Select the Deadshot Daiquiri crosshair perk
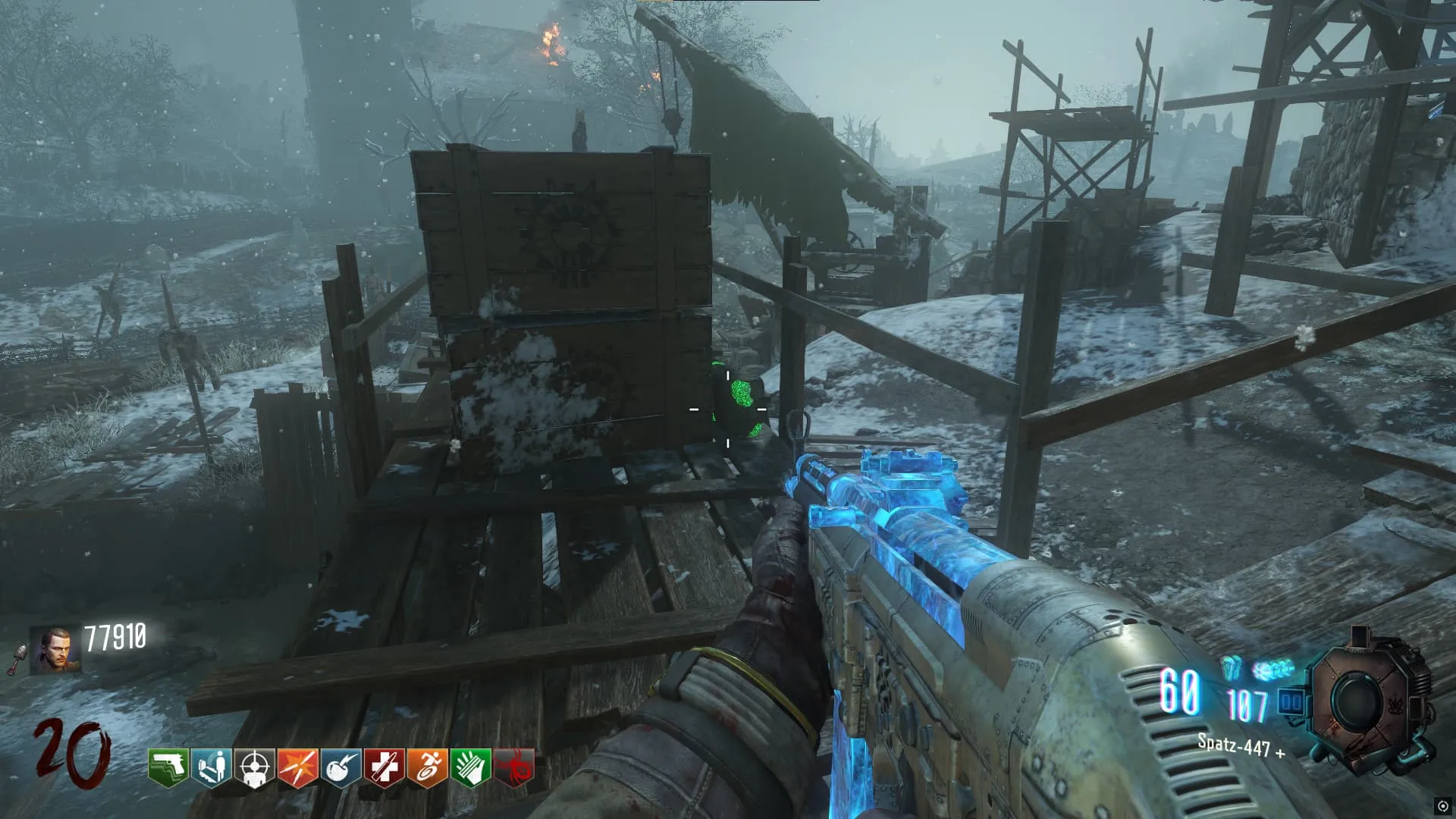1456x819 pixels. click(x=255, y=768)
